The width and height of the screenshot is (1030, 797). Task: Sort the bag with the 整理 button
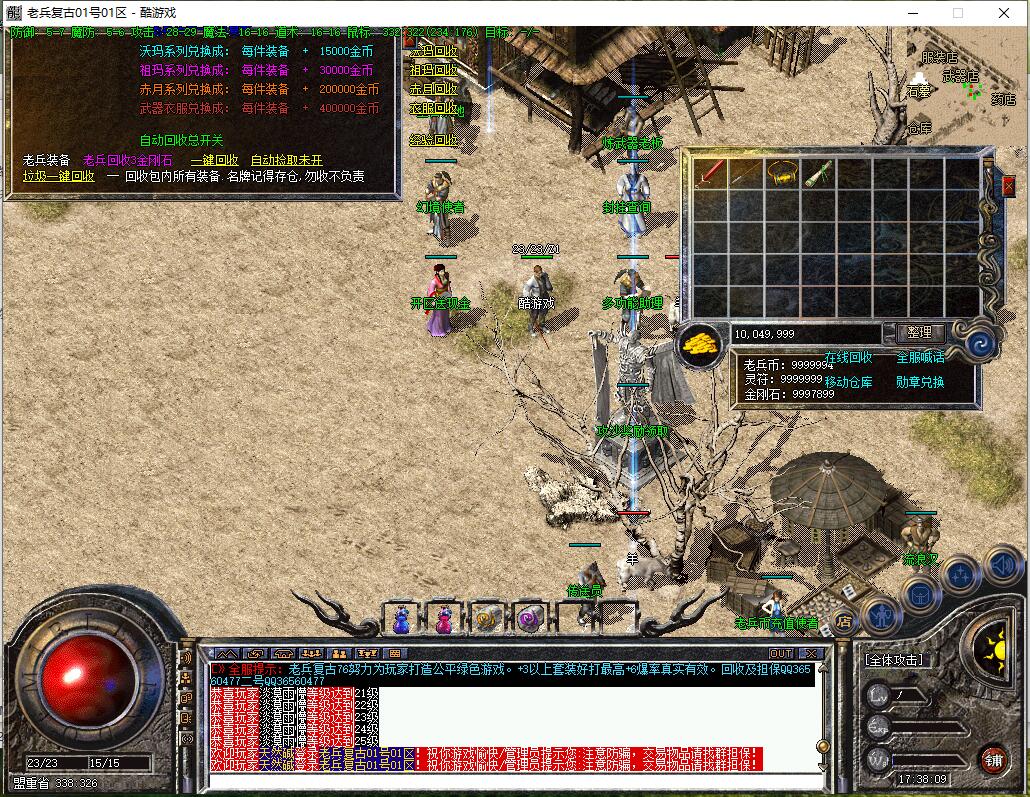pyautogui.click(x=919, y=333)
